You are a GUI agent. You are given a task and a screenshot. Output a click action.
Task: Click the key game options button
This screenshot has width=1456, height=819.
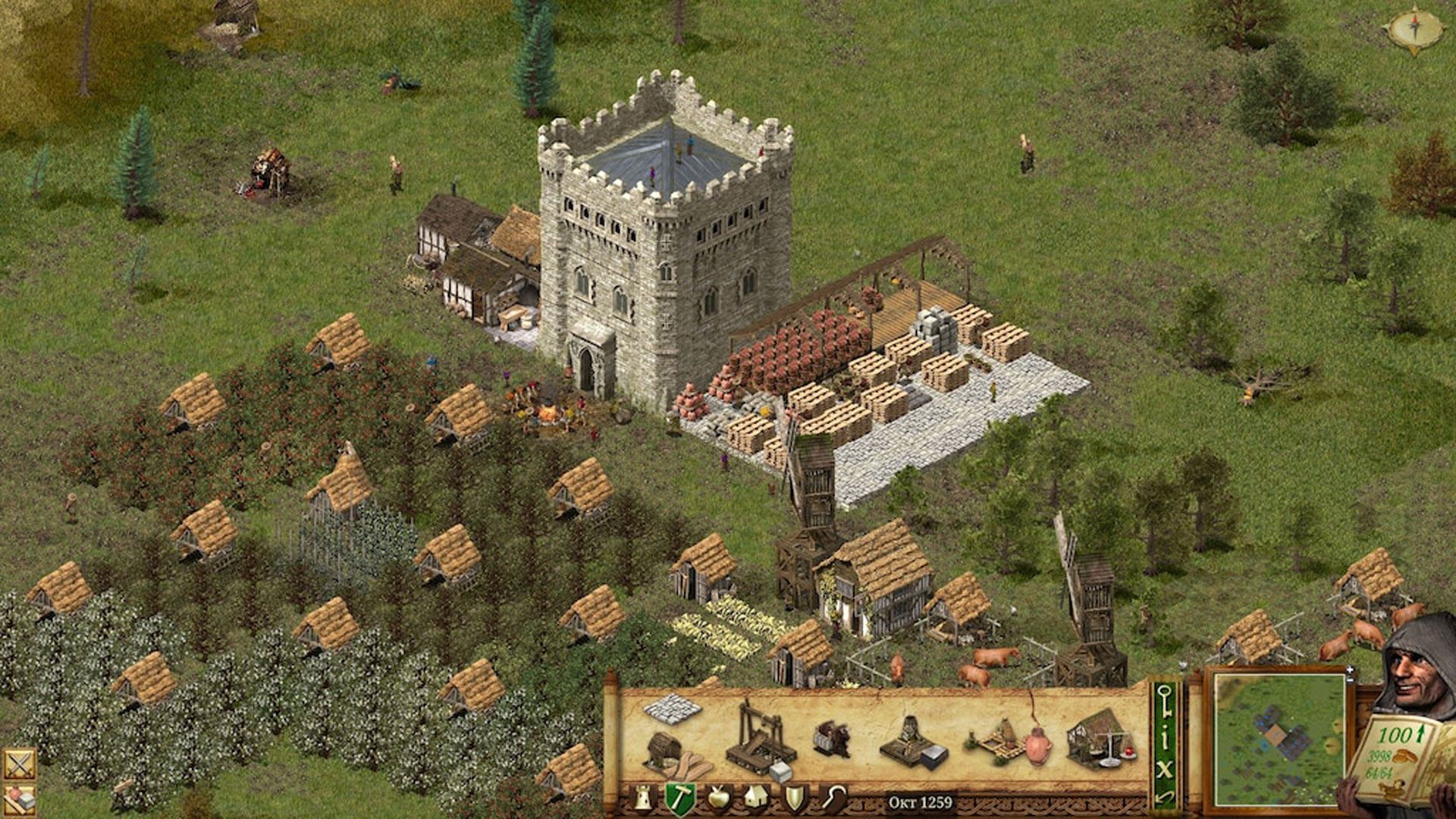tap(1166, 698)
